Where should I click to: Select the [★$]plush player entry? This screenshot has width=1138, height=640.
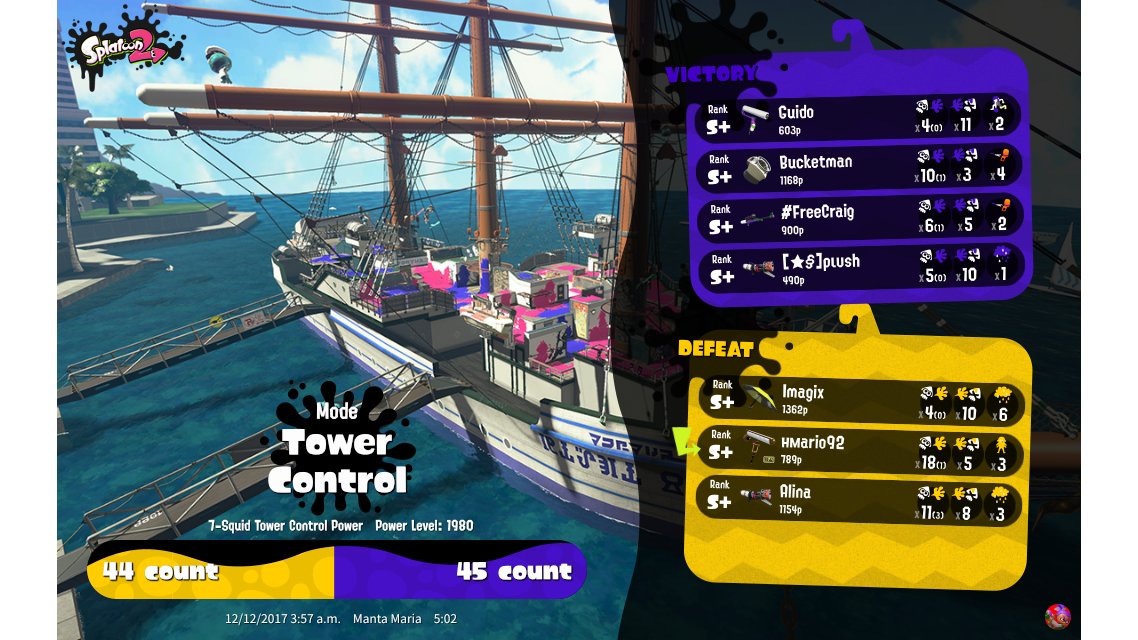[x=858, y=268]
